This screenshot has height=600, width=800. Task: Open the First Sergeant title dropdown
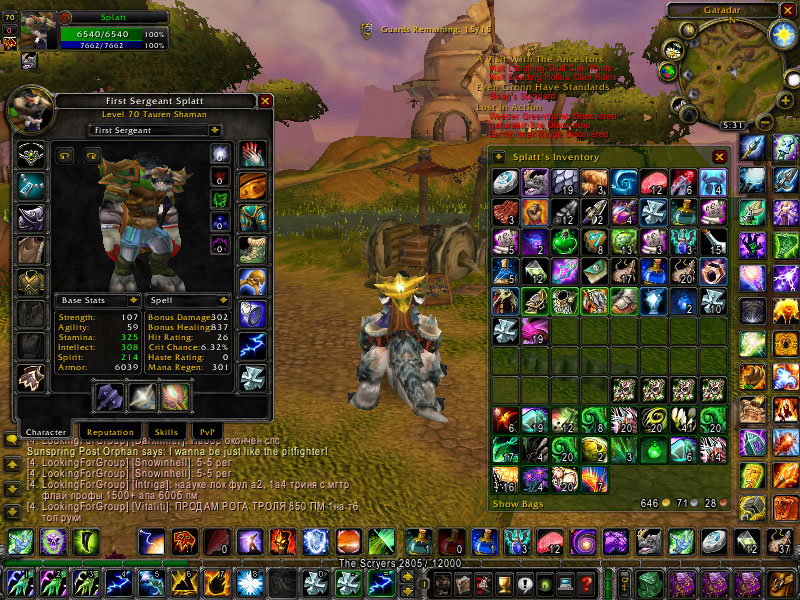pyautogui.click(x=157, y=130)
